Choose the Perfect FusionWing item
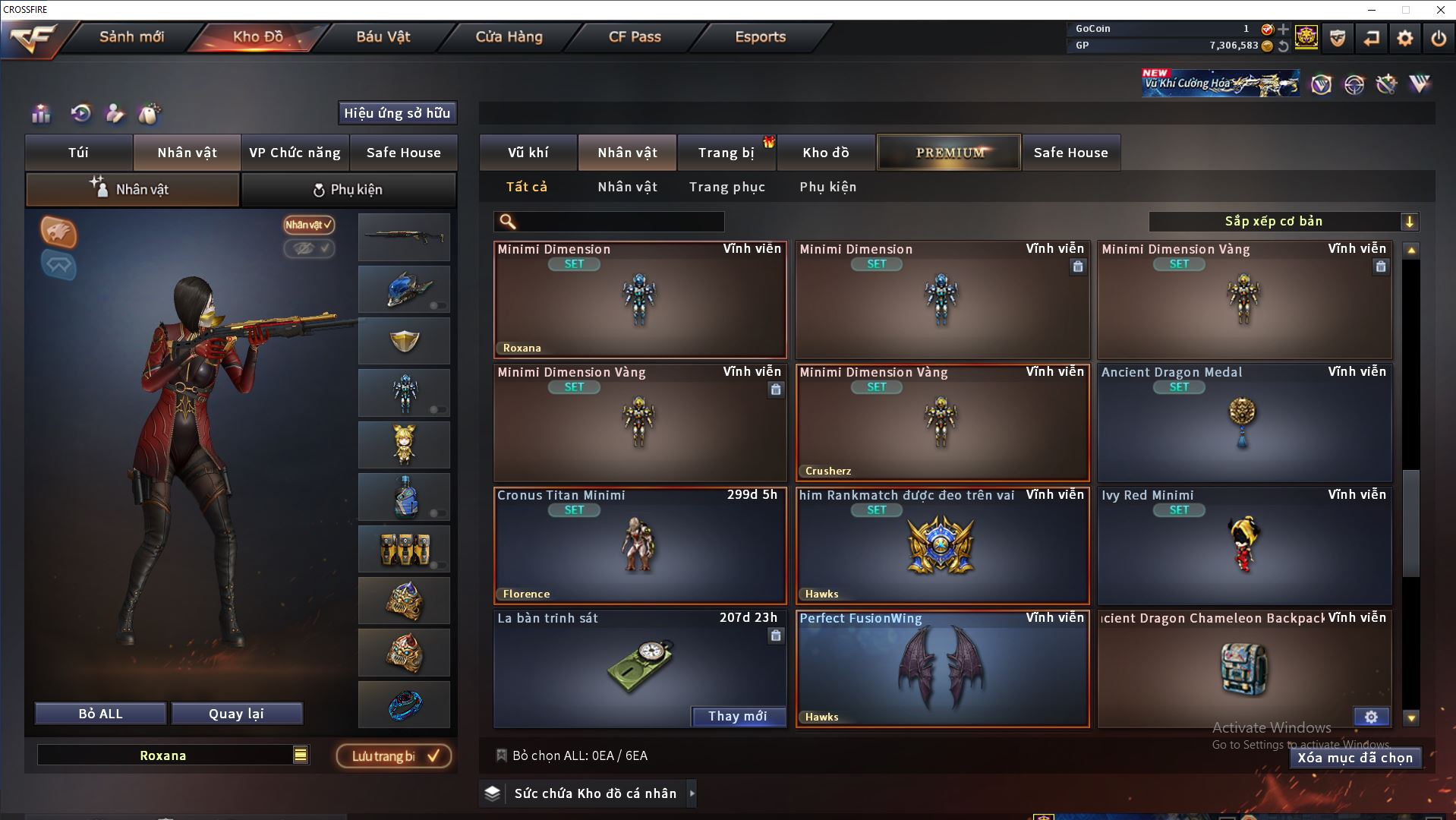The image size is (1456, 820). pos(942,669)
